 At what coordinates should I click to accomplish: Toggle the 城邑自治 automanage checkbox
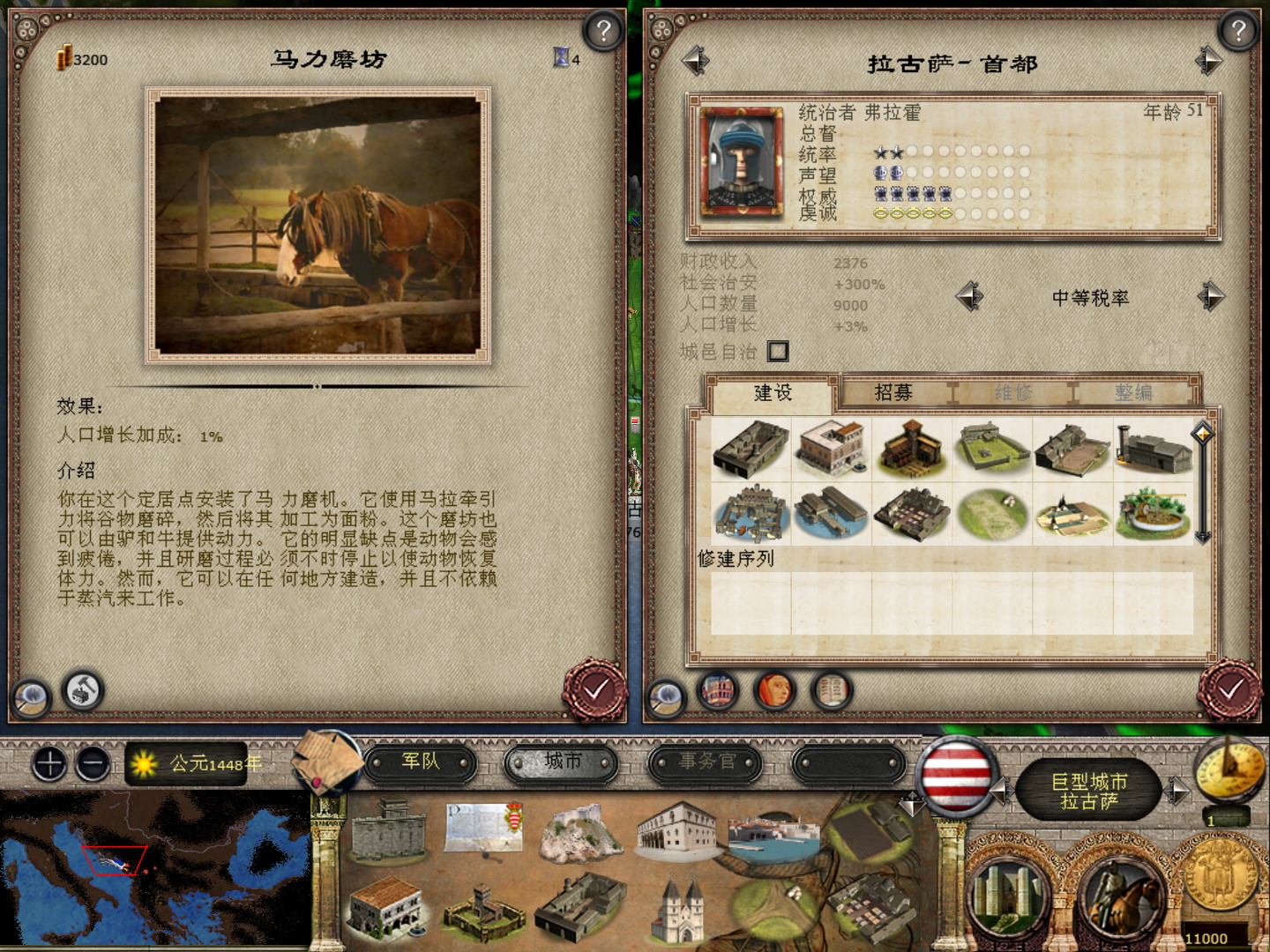coord(777,350)
